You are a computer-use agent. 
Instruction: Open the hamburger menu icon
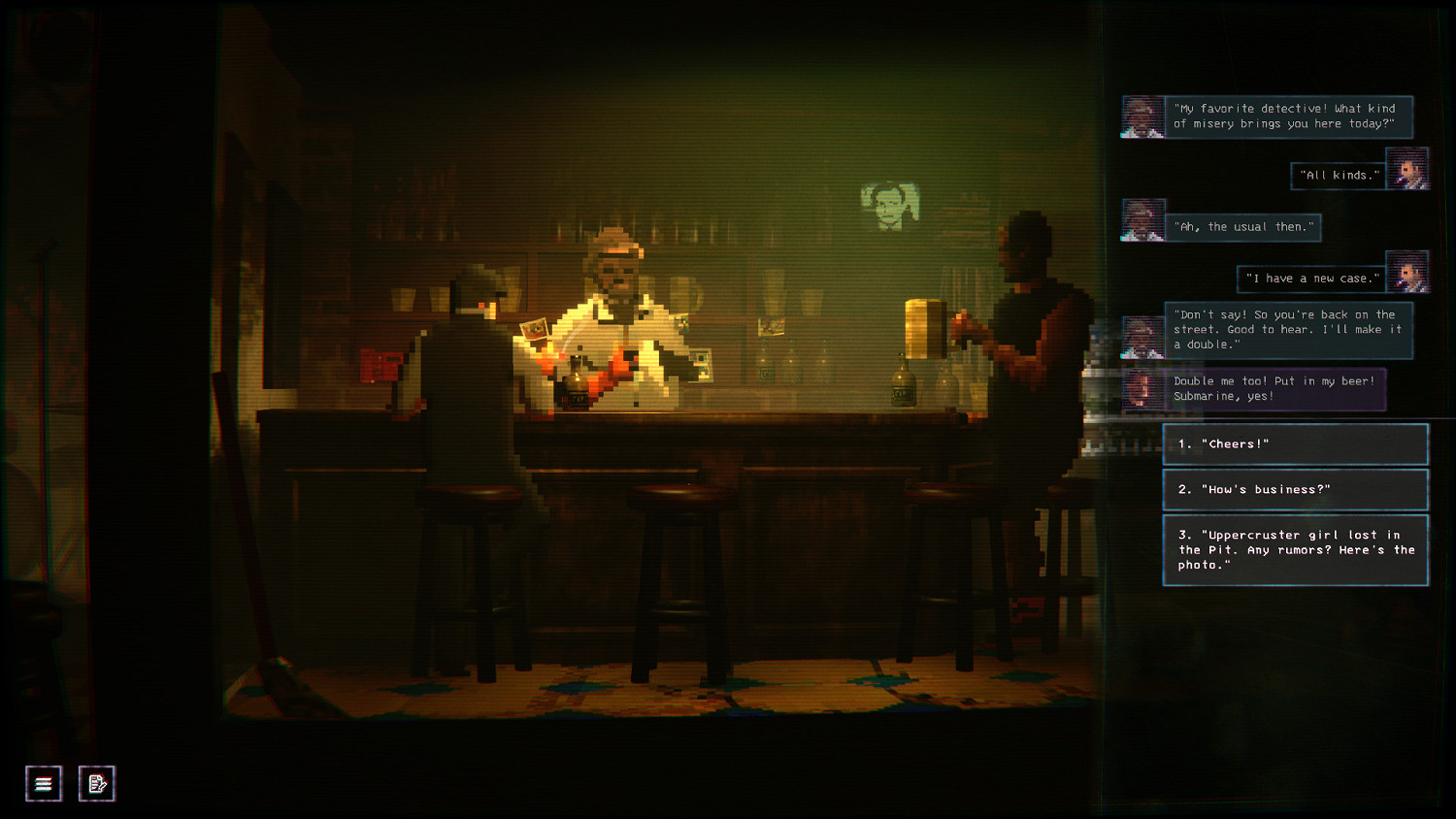[x=43, y=782]
